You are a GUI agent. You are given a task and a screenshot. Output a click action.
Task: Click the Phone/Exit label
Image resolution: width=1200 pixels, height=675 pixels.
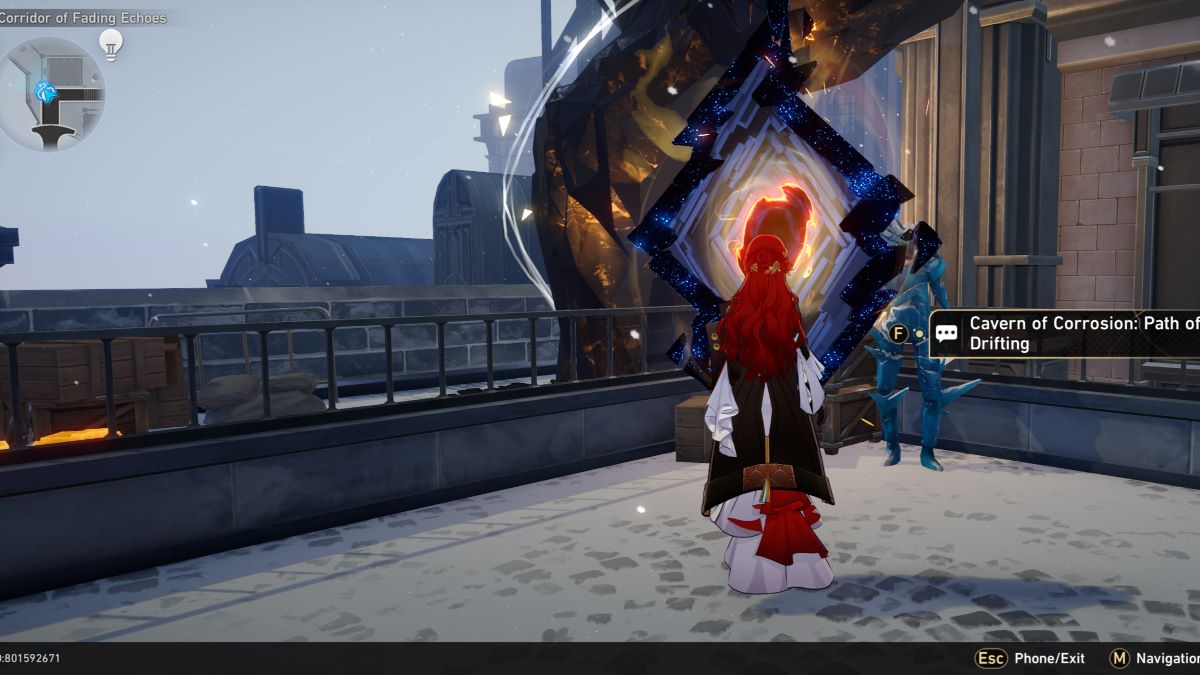(x=1049, y=658)
